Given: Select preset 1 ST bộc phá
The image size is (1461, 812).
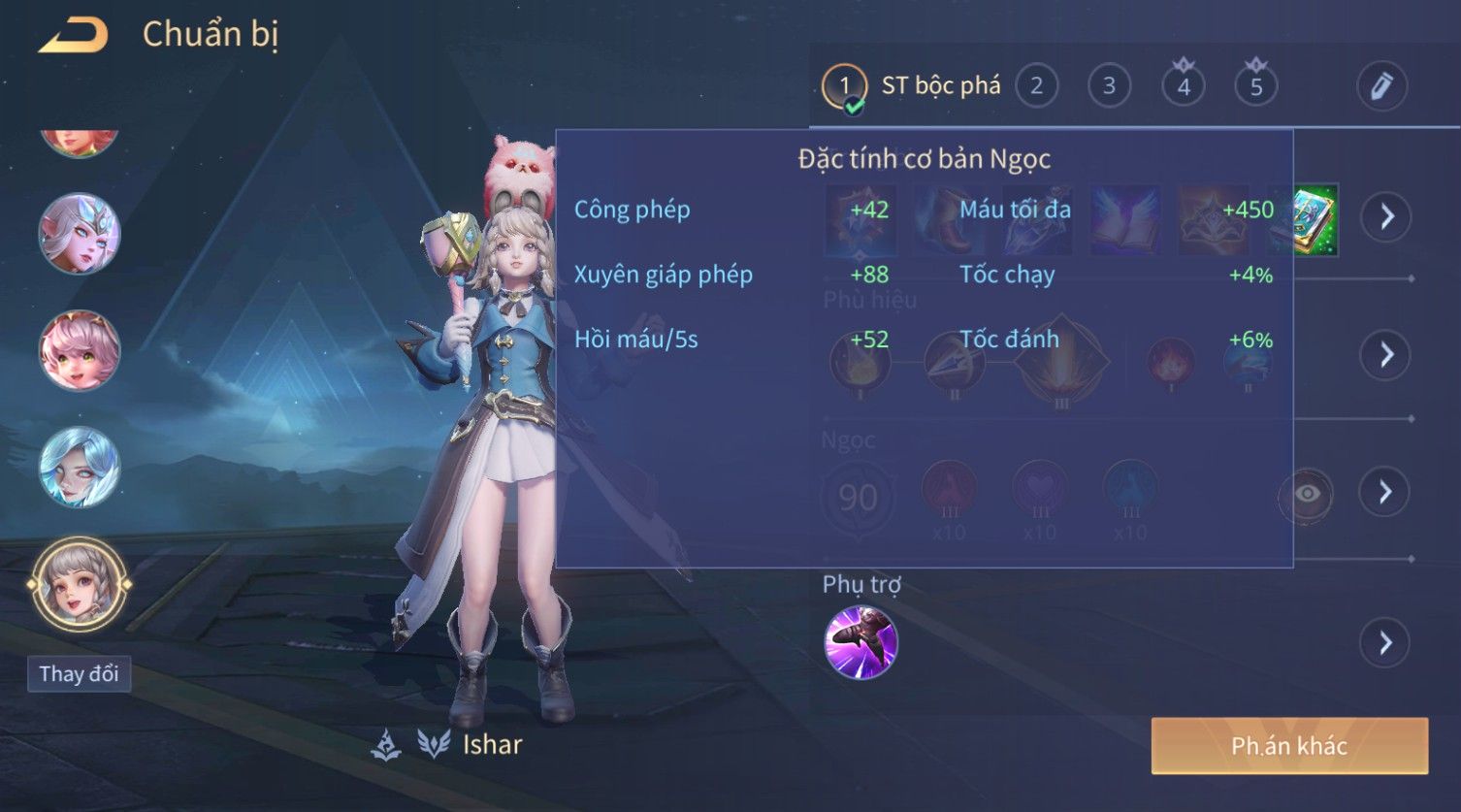Looking at the screenshot, I should pyautogui.click(x=844, y=86).
